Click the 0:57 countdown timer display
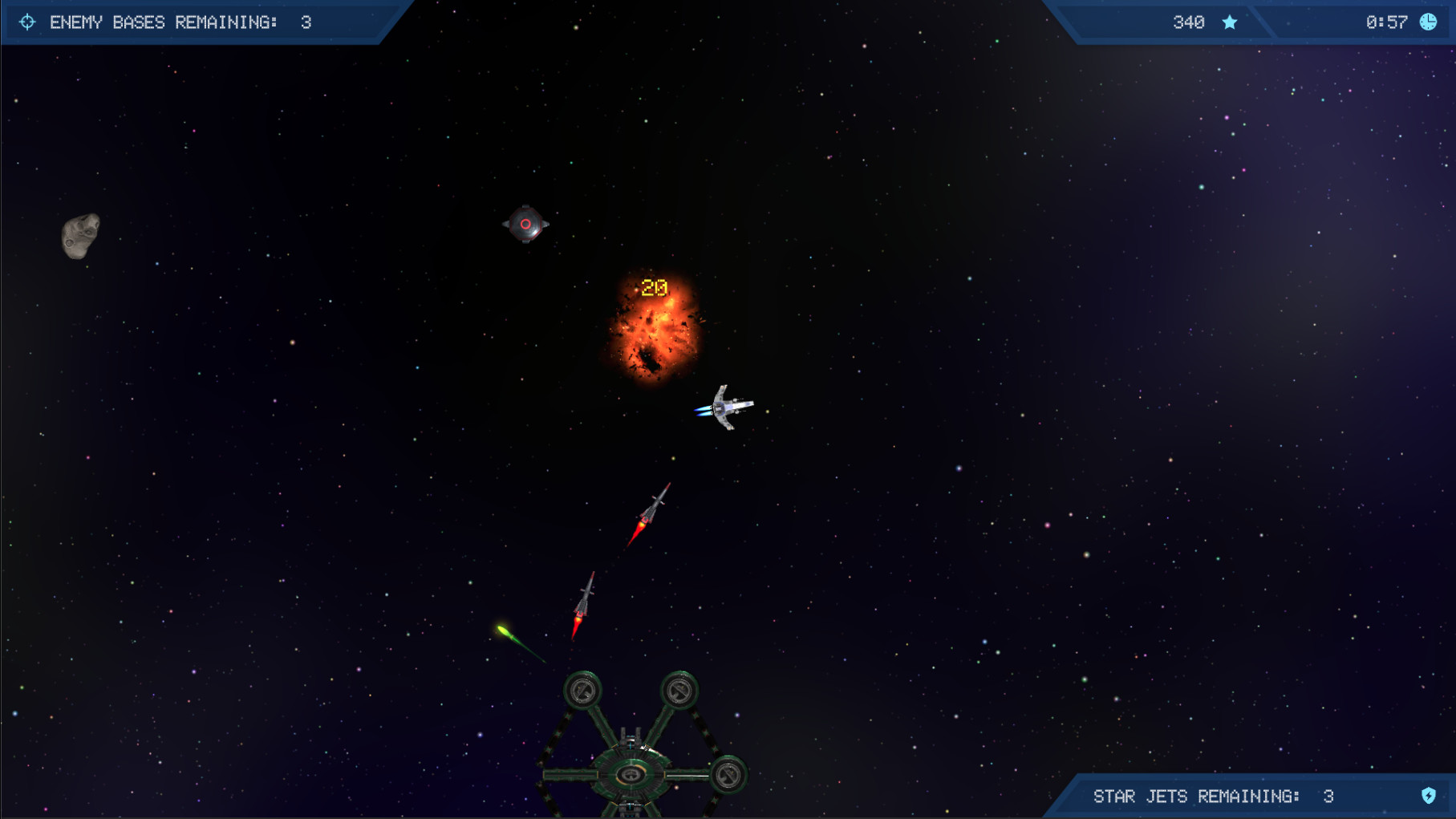The width and height of the screenshot is (1456, 819). point(1386,22)
